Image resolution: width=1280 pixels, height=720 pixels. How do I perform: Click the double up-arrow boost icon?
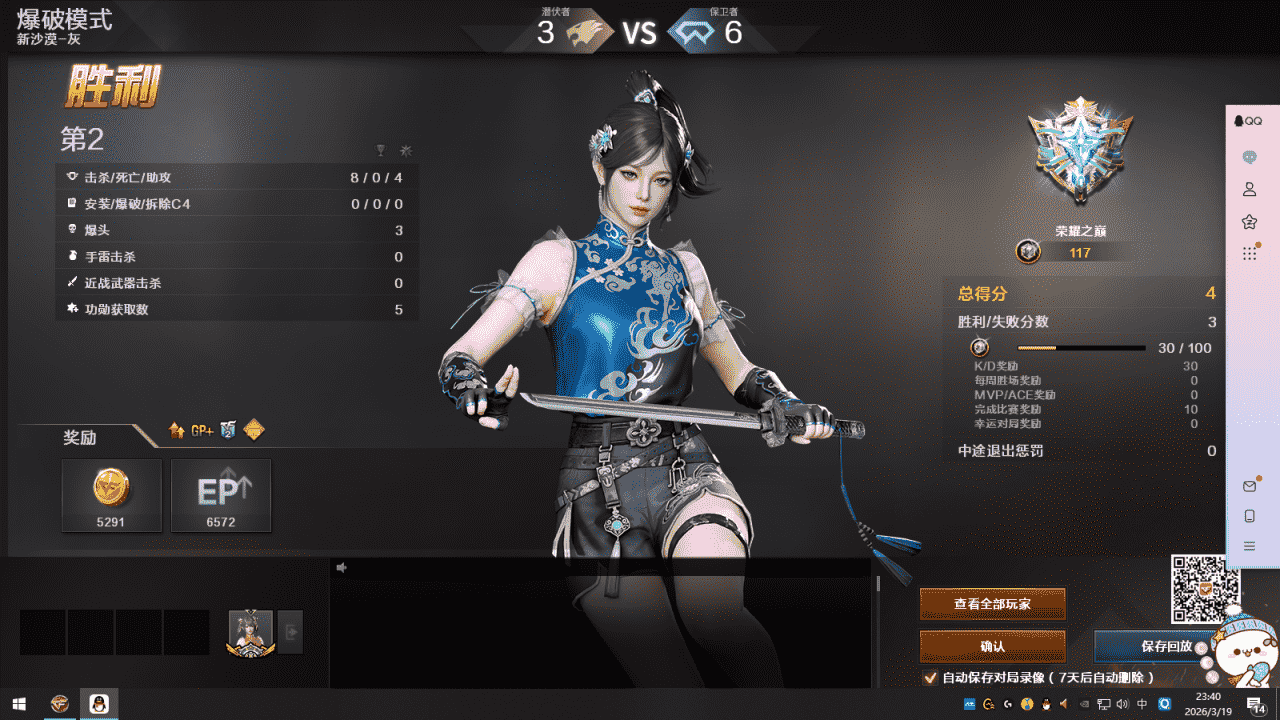(x=177, y=430)
